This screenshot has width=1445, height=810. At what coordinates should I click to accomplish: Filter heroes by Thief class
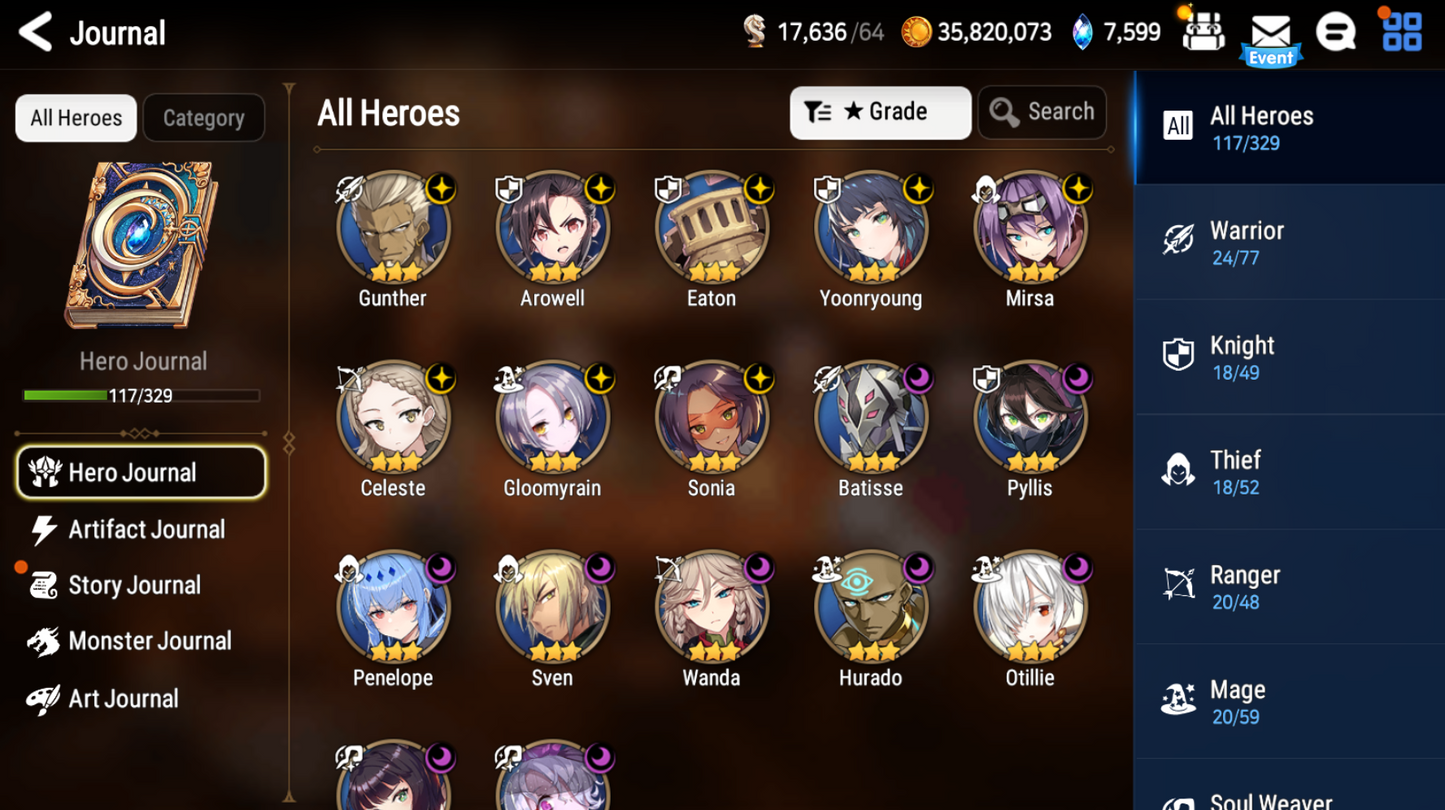pyautogui.click(x=1289, y=471)
